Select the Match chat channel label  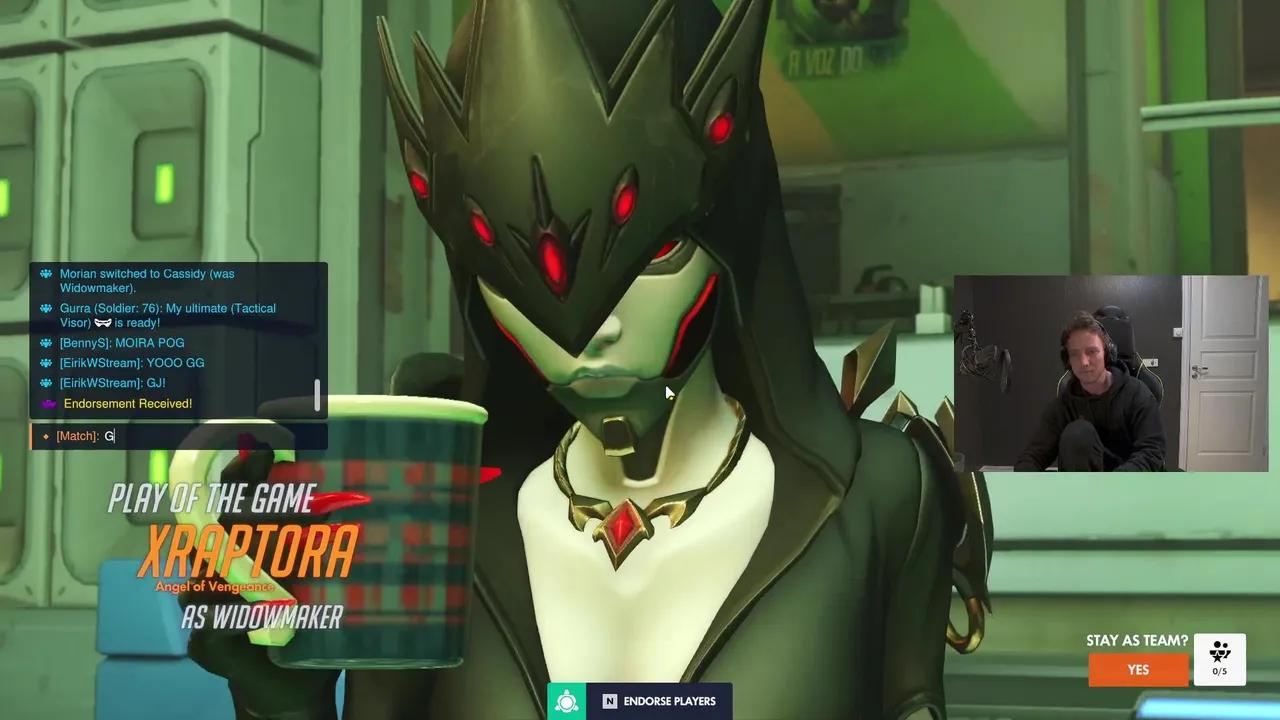[x=78, y=436]
